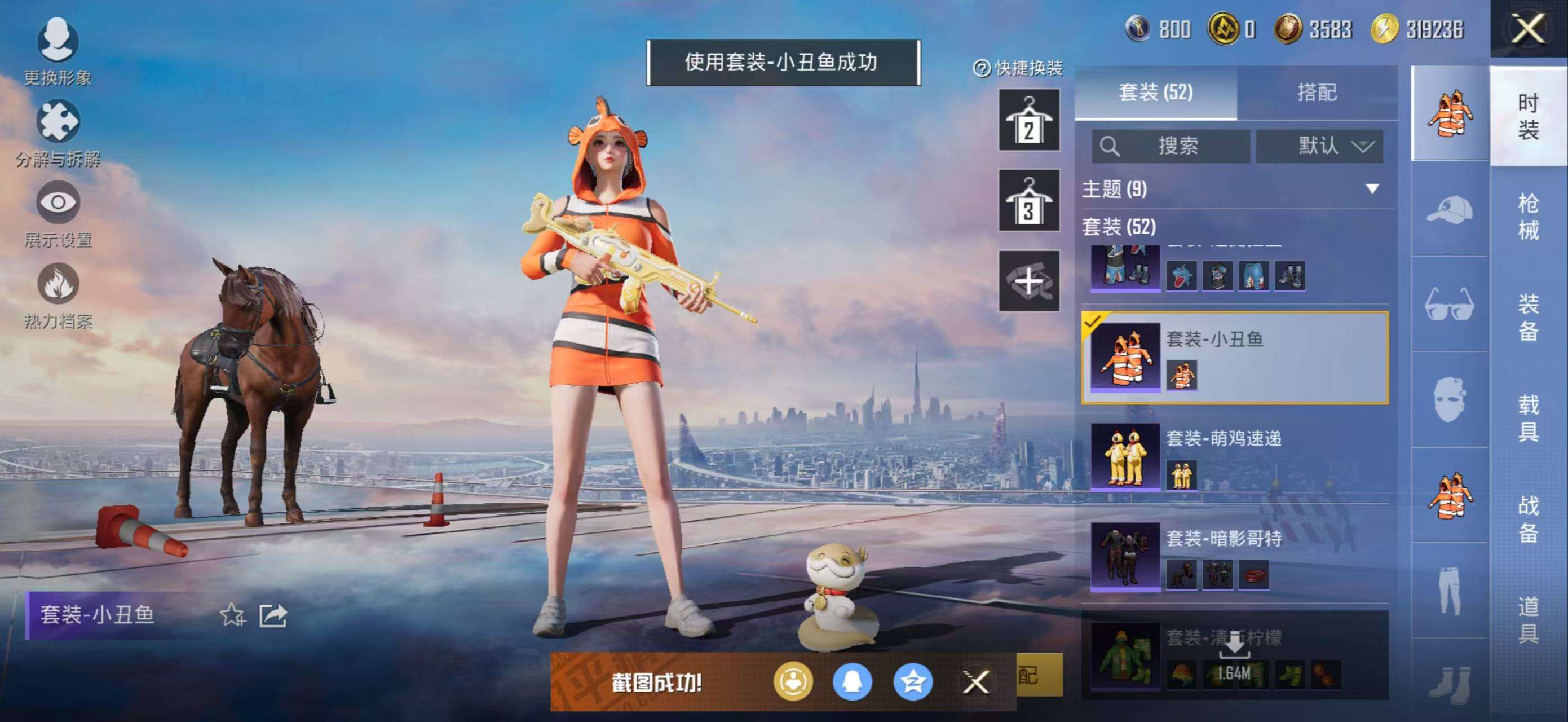Select quick-outfit hanger slot 3
Viewport: 1568px width, 722px height.
coord(1028,200)
